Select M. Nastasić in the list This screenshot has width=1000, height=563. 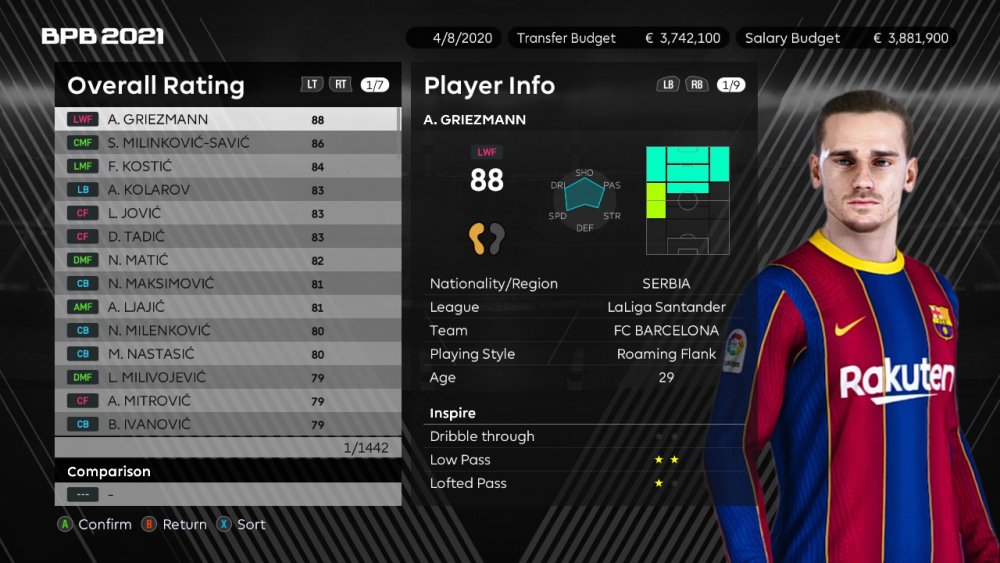tap(227, 354)
